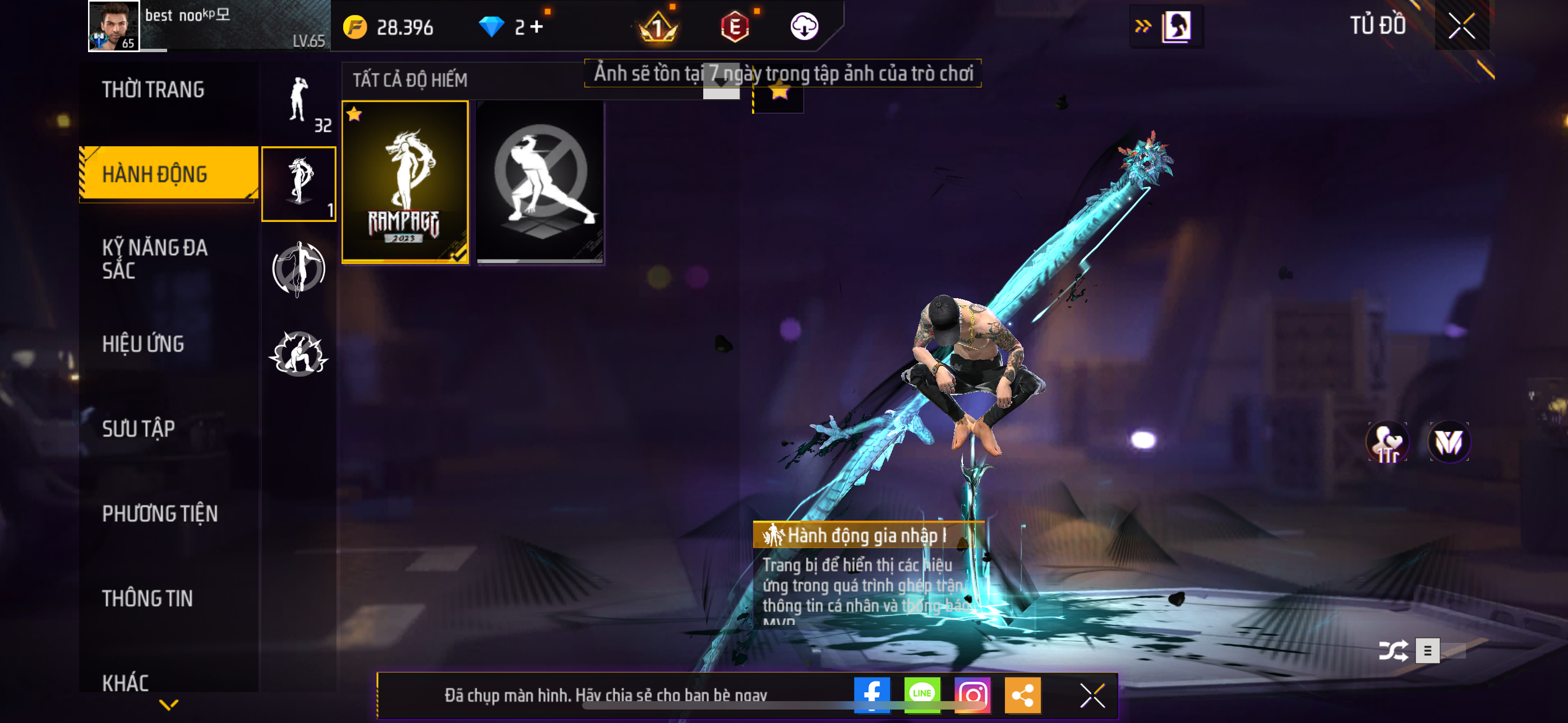Open the orange general share button
The width and height of the screenshot is (1568, 723).
pyautogui.click(x=1022, y=694)
